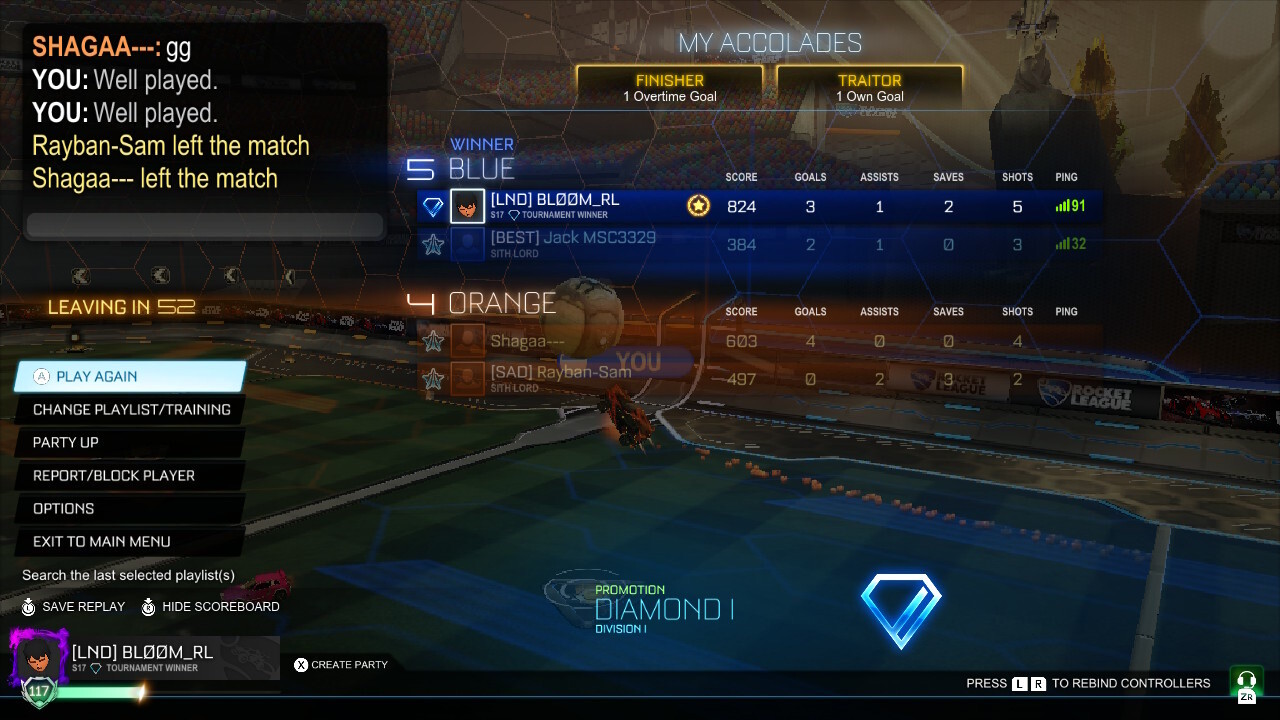Select Shagaa--- on the orange team
The image size is (1280, 720).
(760, 341)
